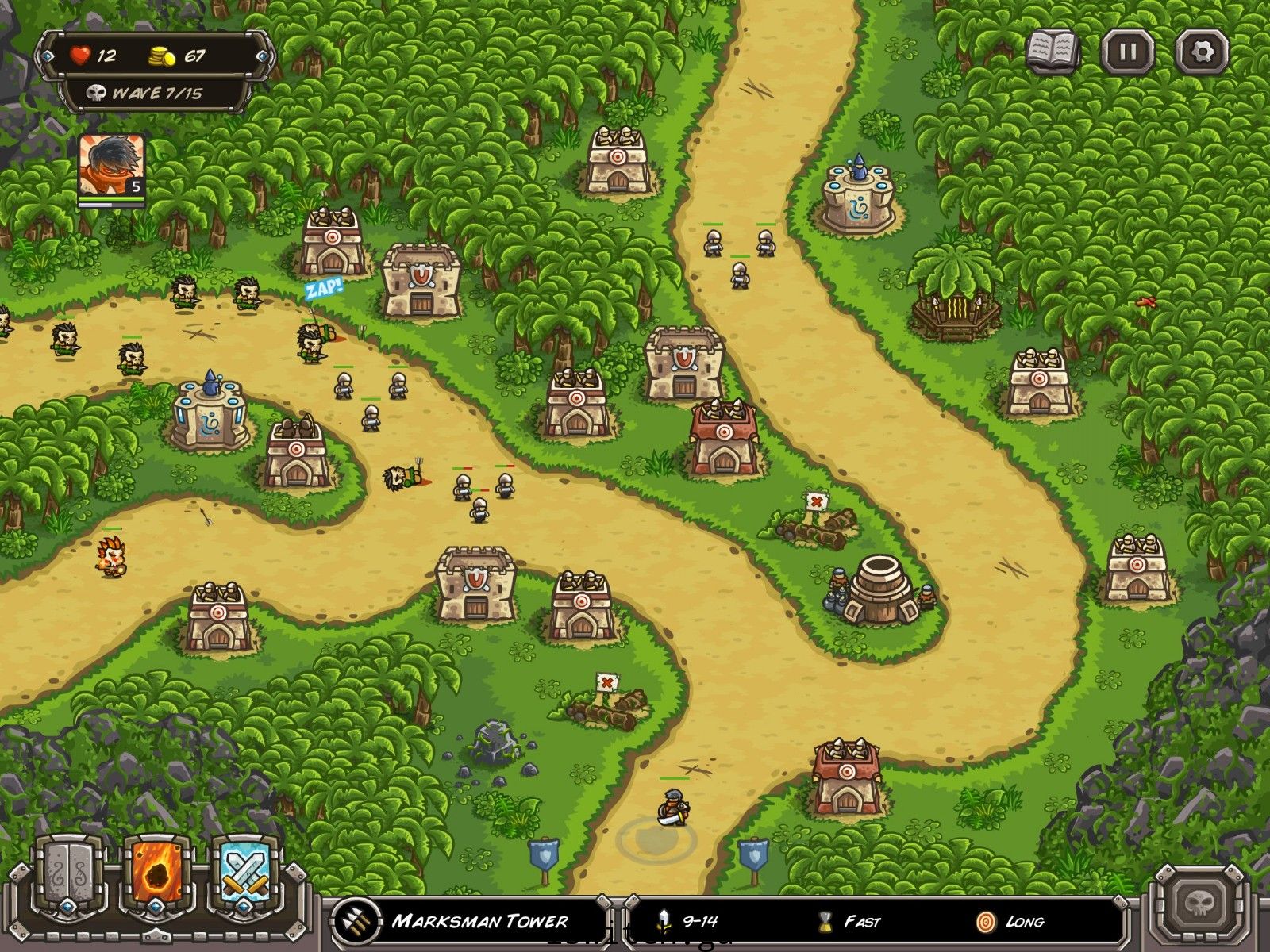Open the gear settings menu
The image size is (1270, 952).
point(1202,52)
